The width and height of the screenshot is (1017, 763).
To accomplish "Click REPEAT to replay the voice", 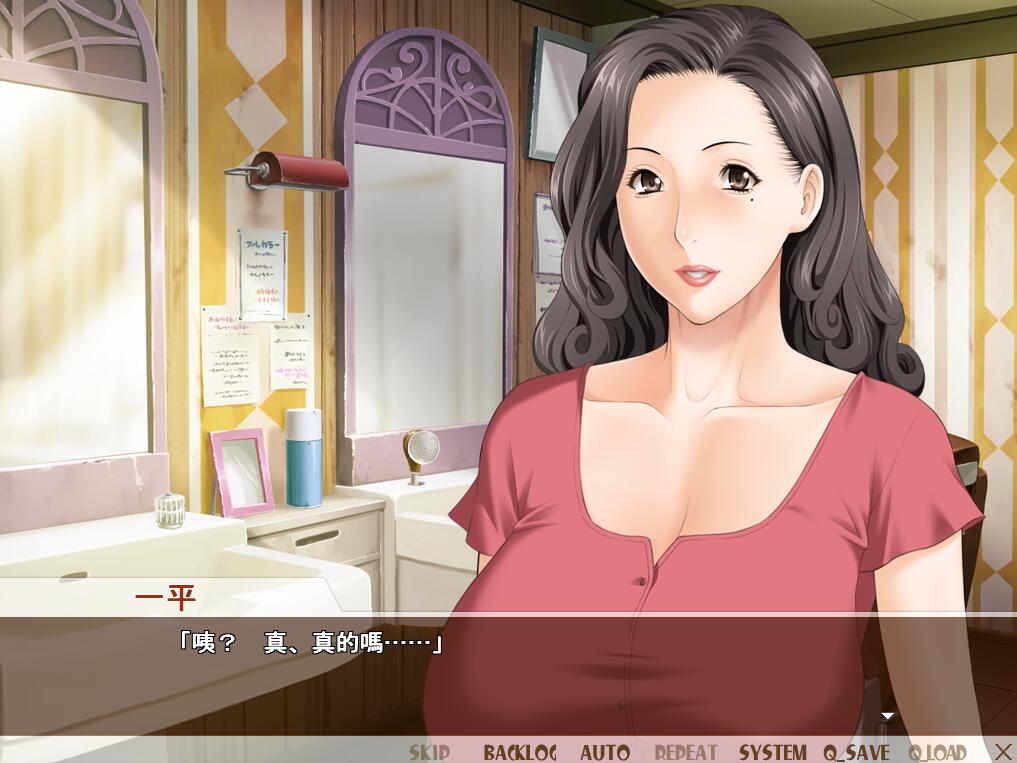I will point(686,752).
